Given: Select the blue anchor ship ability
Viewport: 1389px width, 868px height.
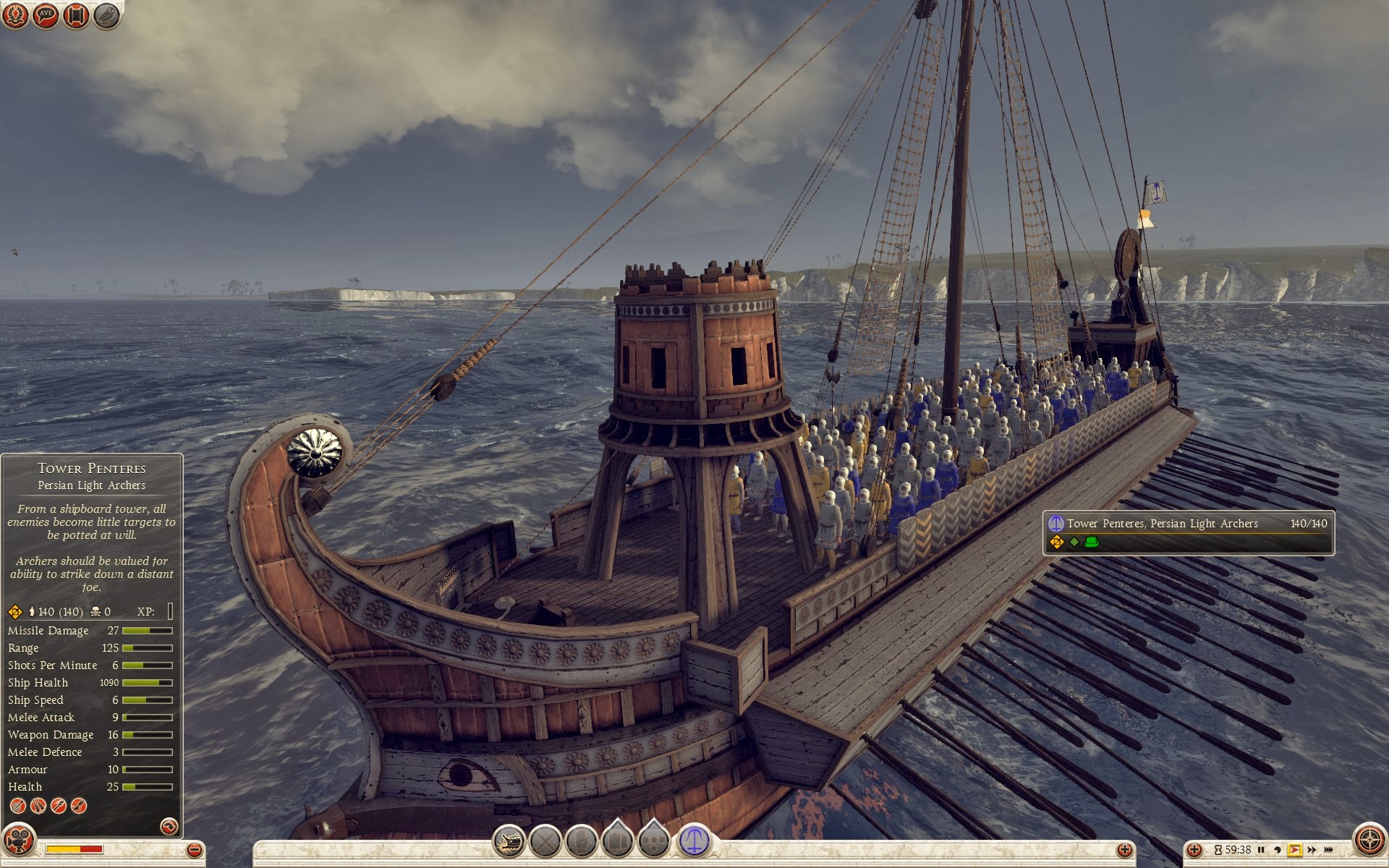Looking at the screenshot, I should pos(694,841).
